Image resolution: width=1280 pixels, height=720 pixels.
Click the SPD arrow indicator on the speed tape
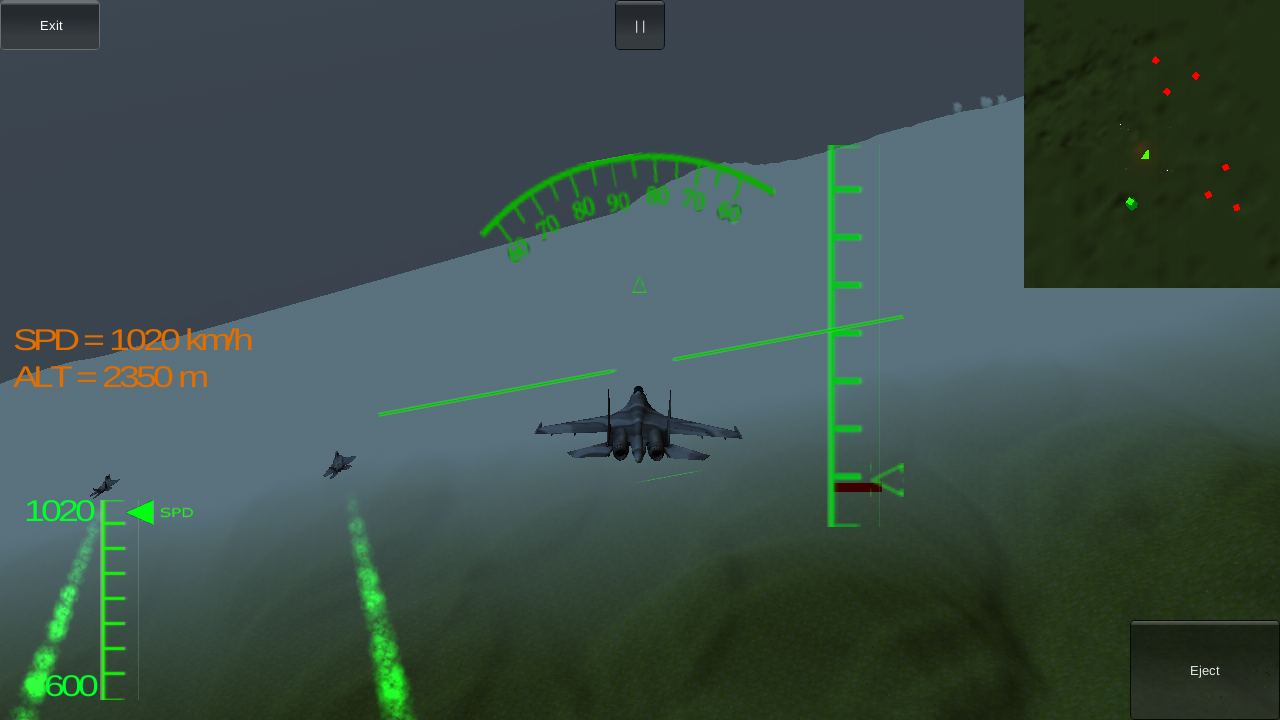[x=143, y=511]
